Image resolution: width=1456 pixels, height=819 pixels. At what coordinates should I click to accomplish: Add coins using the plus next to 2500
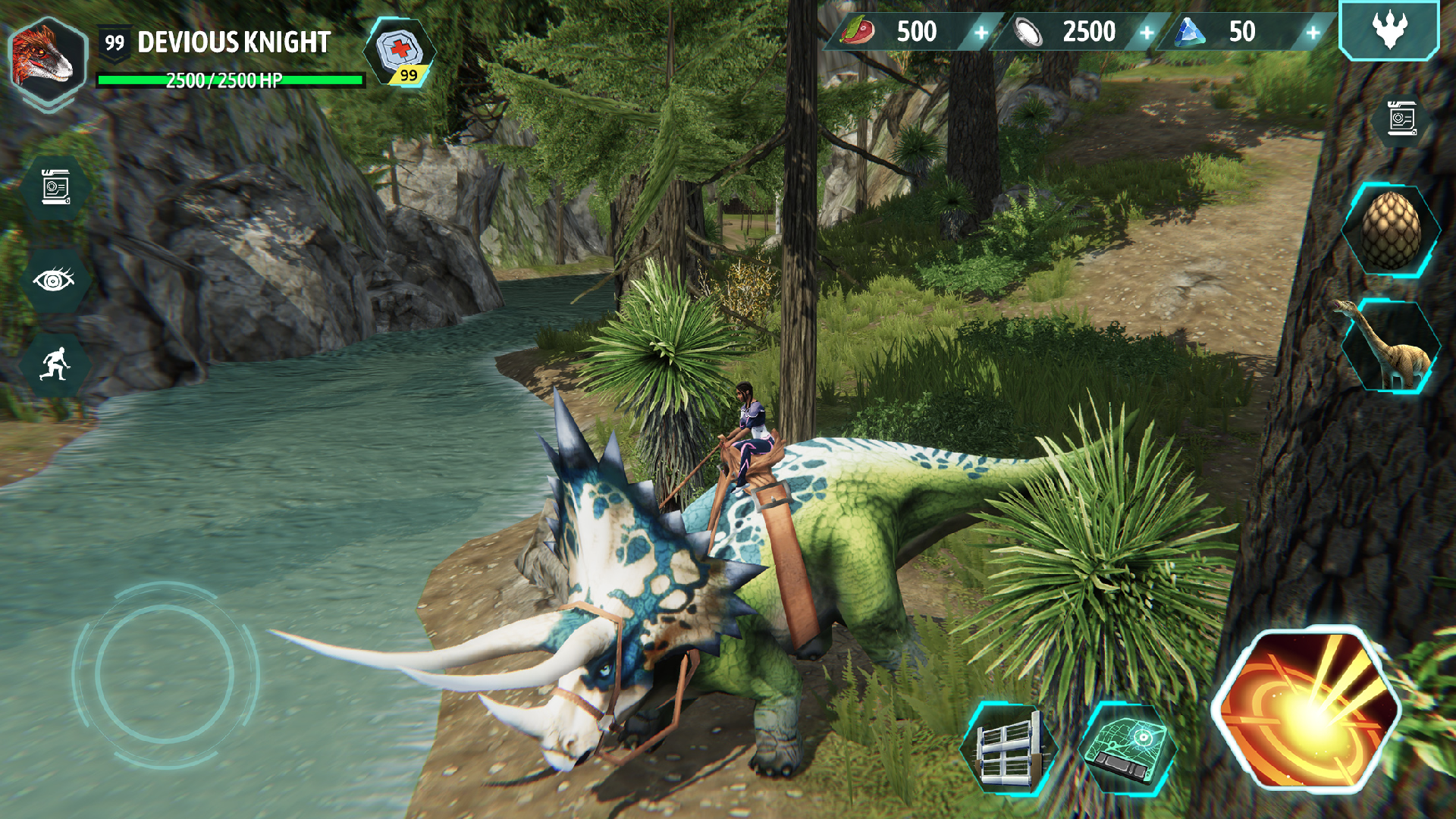(1147, 32)
